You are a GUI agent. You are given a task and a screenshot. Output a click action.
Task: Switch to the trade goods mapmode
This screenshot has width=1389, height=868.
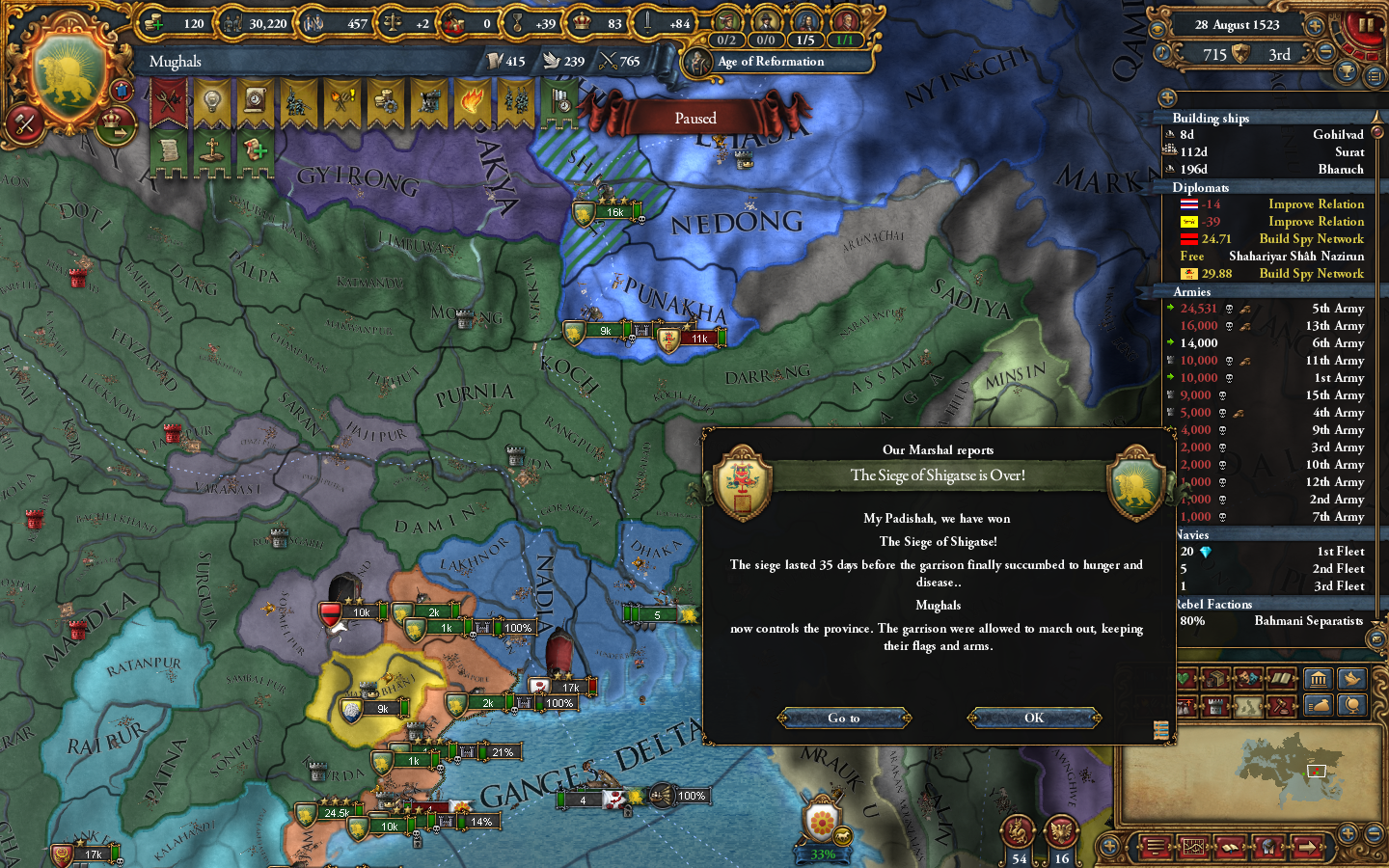coord(1216,679)
